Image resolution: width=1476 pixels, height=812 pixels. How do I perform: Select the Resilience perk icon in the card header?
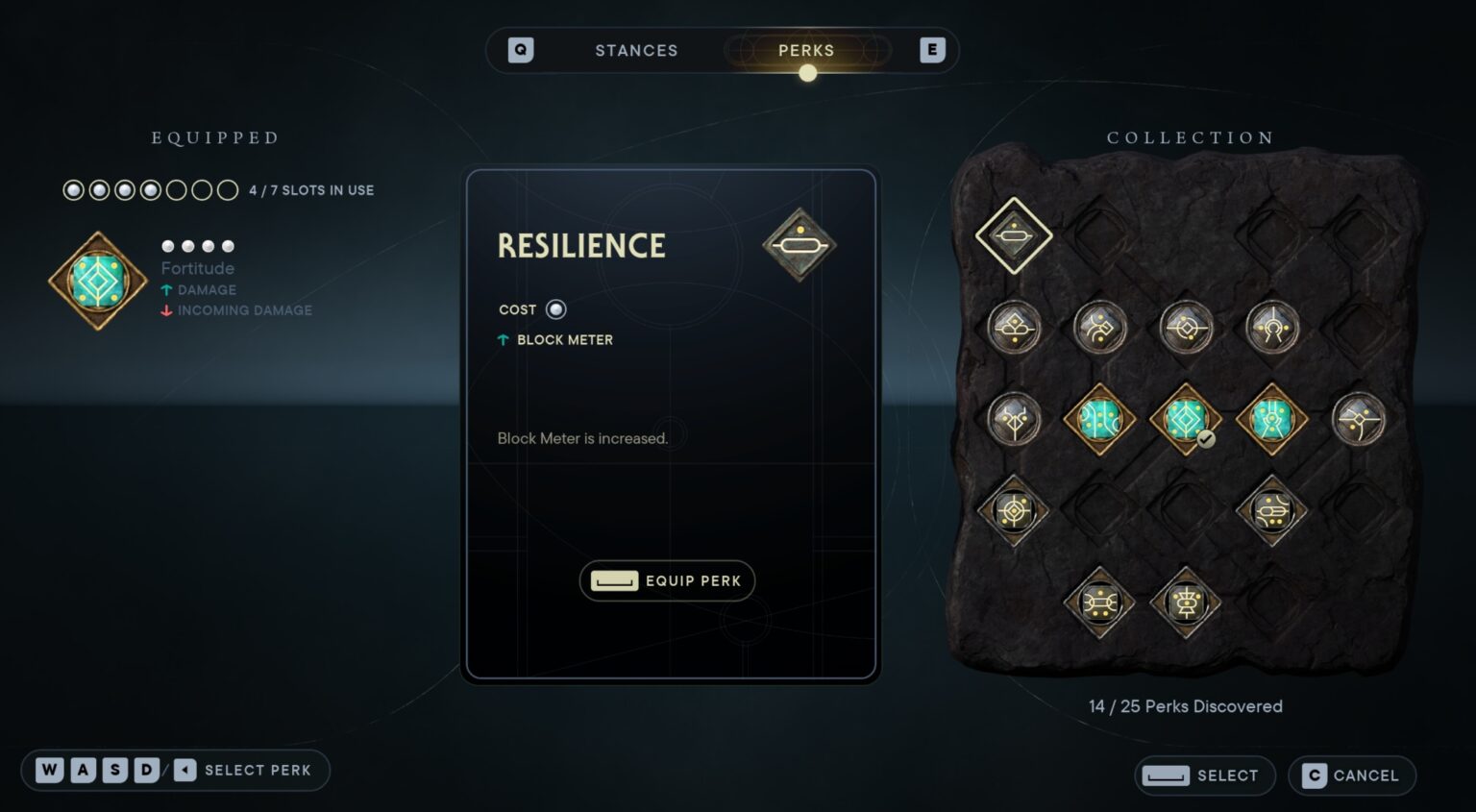(x=799, y=246)
